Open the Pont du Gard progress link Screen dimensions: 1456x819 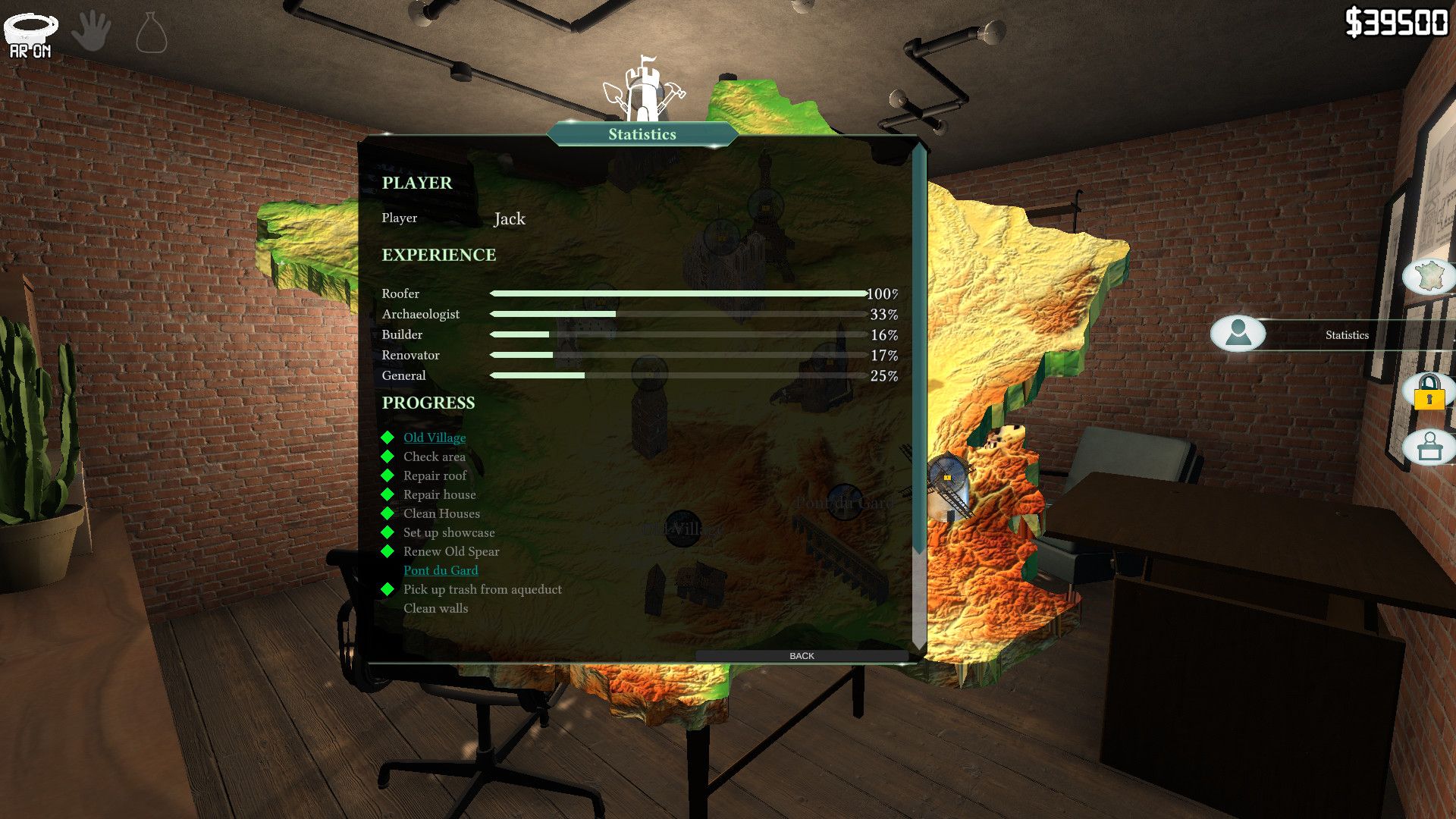pos(441,570)
